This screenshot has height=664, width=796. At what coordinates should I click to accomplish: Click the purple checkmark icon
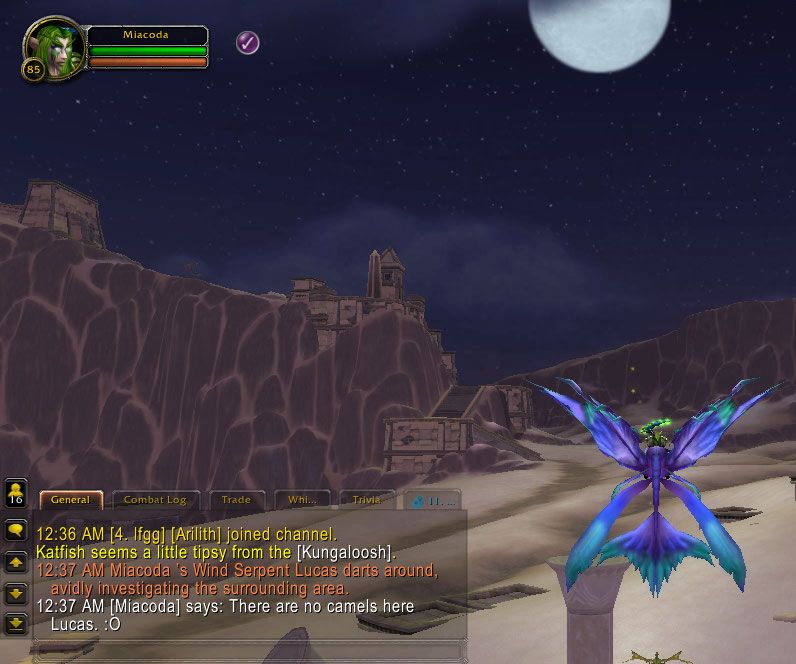[248, 42]
